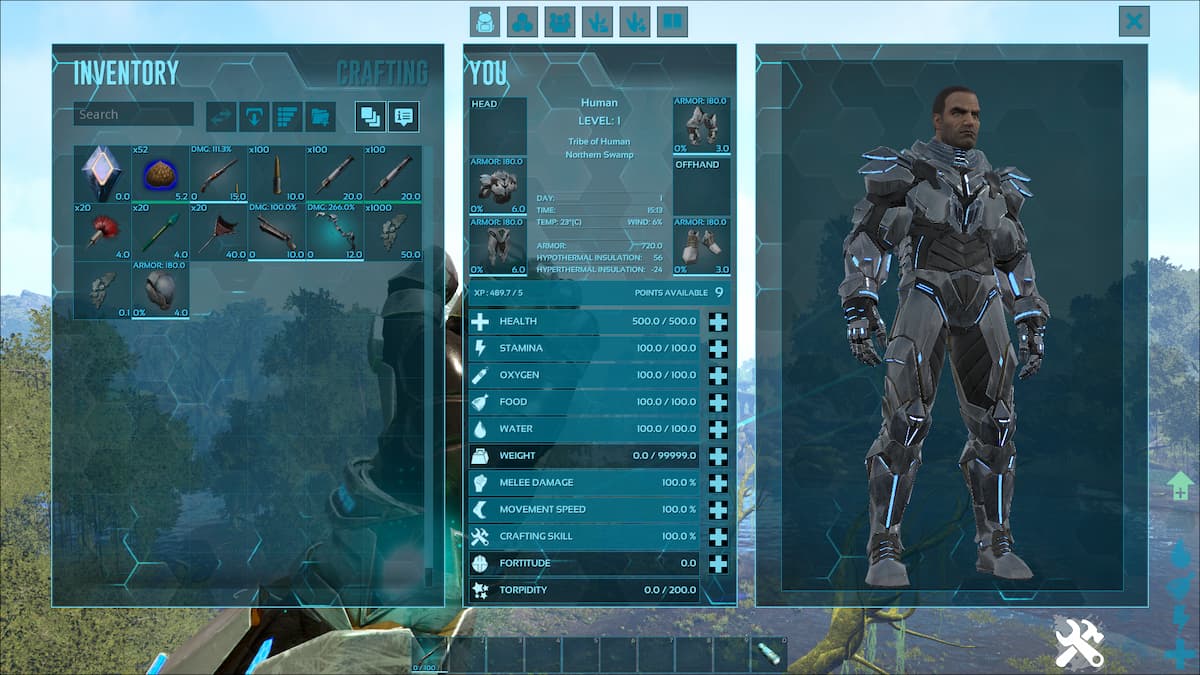Viewport: 1200px width, 675px height.
Task: Click the inventory folder view button
Action: [x=320, y=116]
